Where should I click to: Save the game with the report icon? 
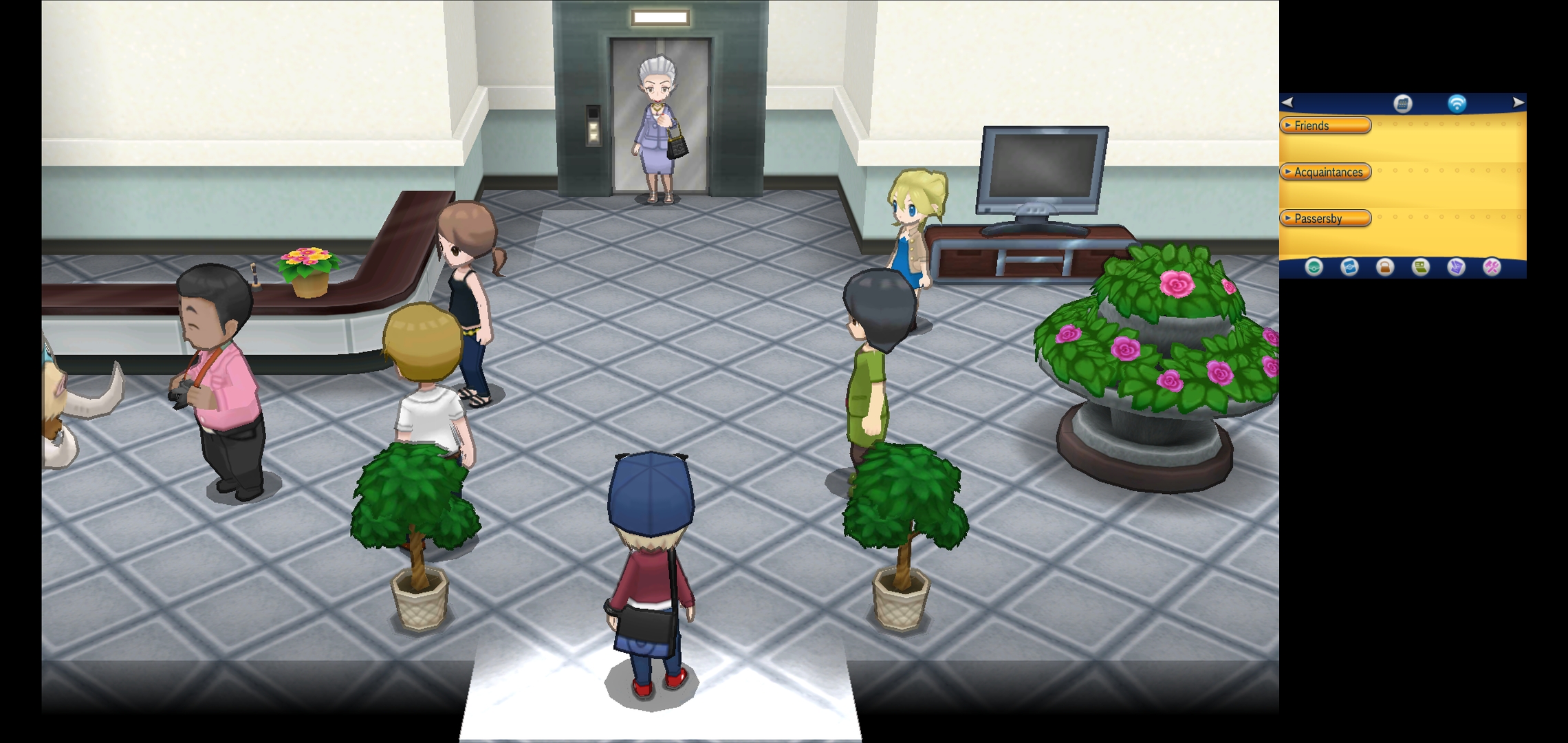[1456, 267]
